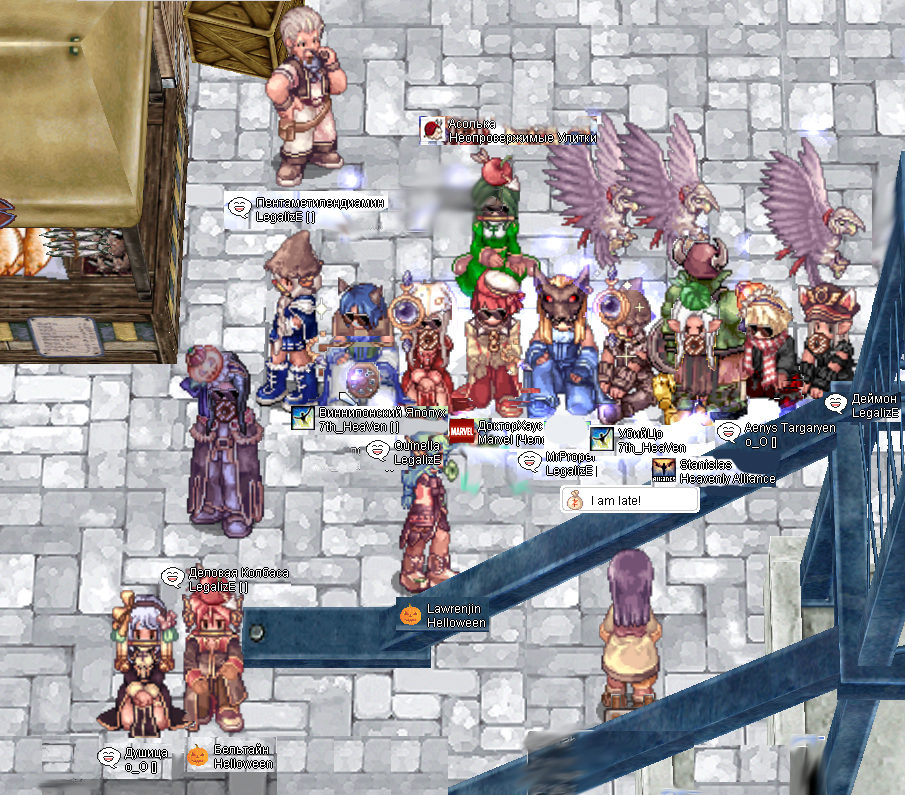Open the "I am late!" shop sign
This screenshot has height=795, width=905.
point(628,500)
